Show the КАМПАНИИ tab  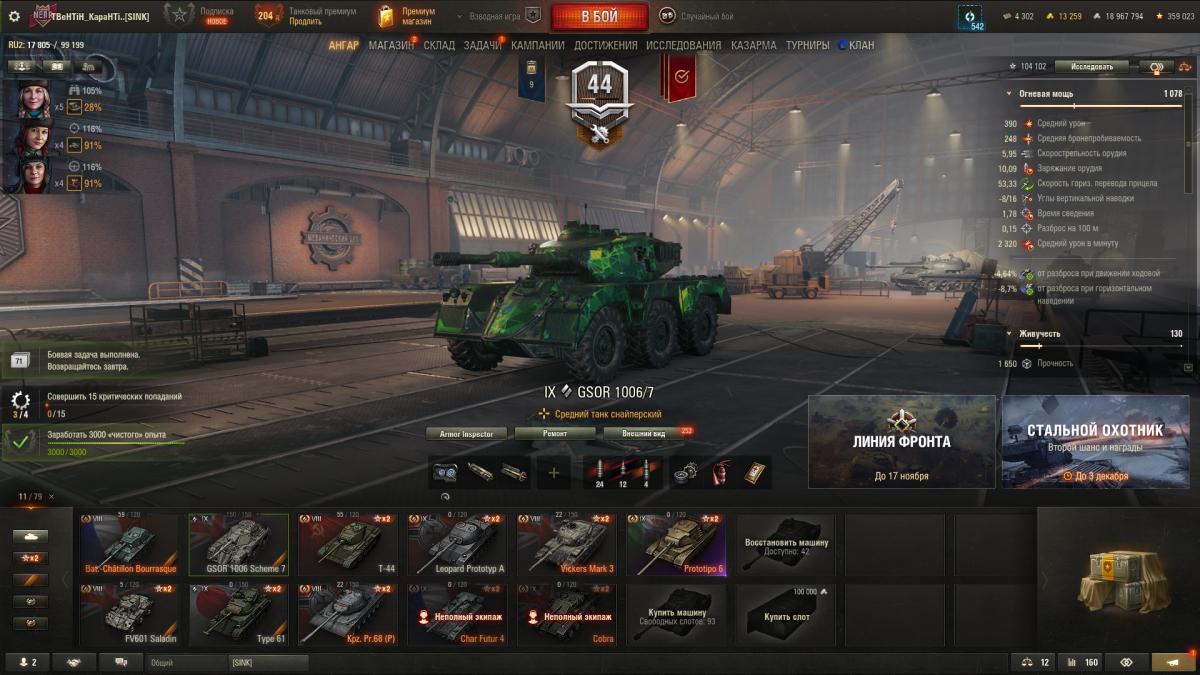[537, 45]
